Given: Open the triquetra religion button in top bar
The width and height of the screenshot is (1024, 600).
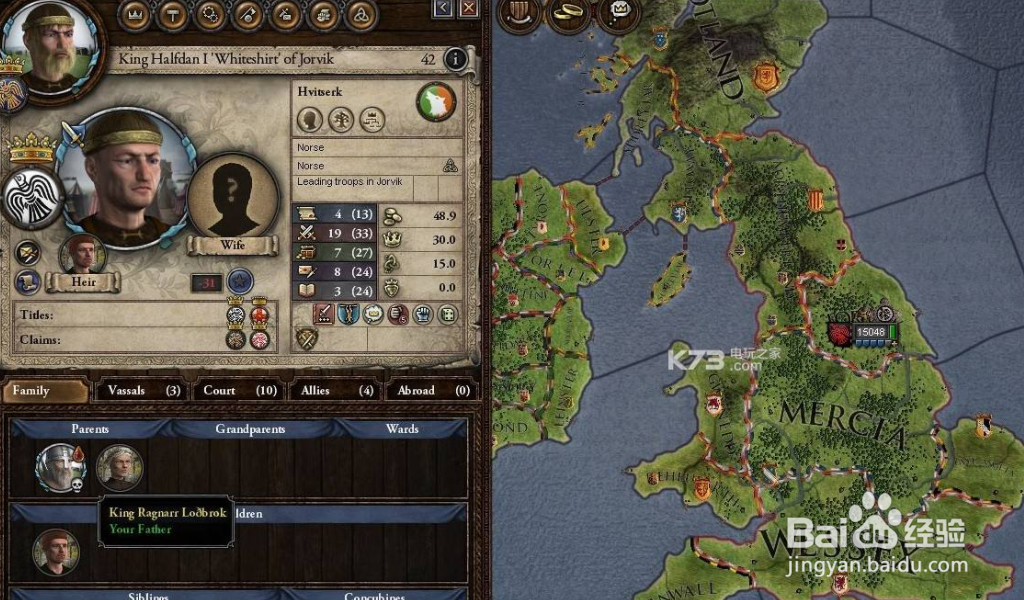Looking at the screenshot, I should (359, 14).
